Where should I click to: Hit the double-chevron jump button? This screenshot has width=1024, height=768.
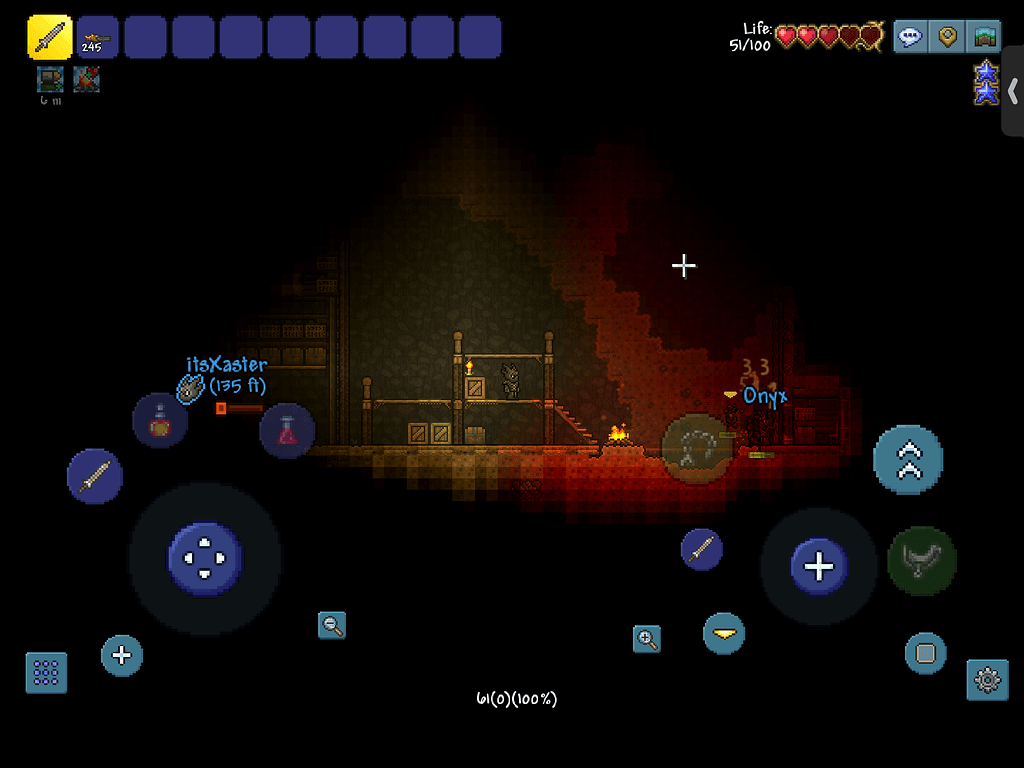click(x=908, y=460)
